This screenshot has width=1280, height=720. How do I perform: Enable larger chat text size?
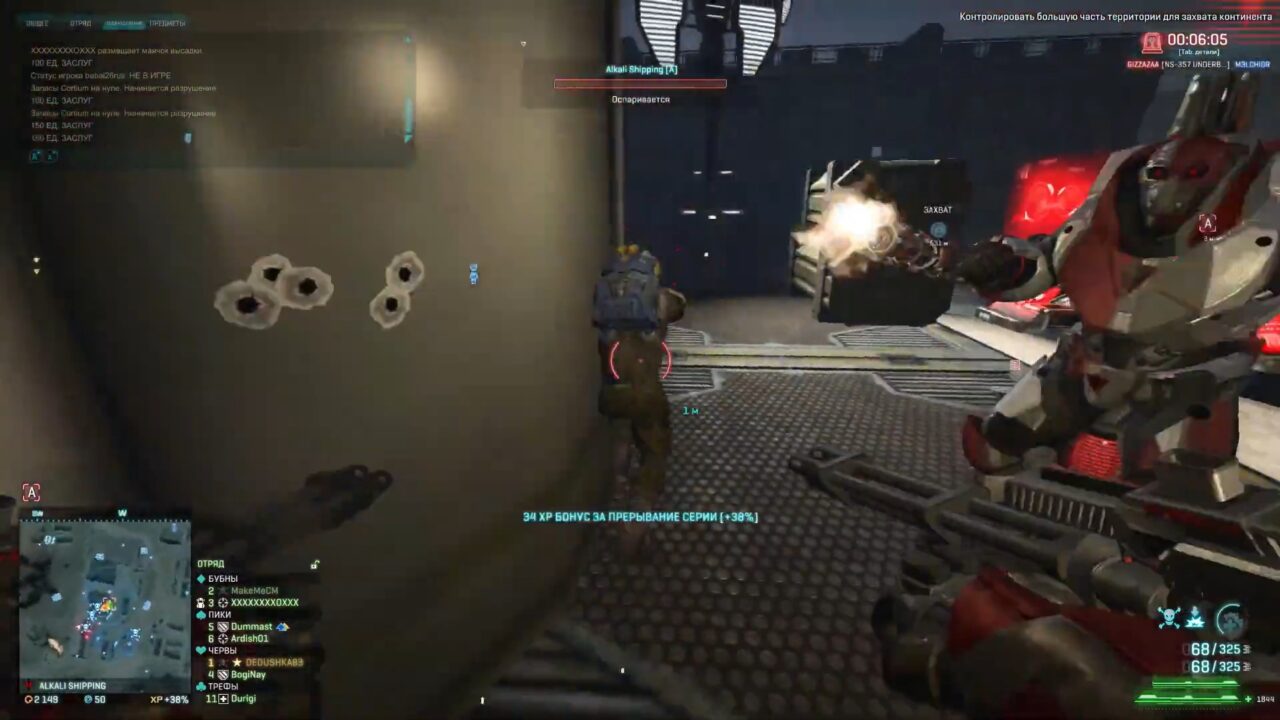(37, 156)
